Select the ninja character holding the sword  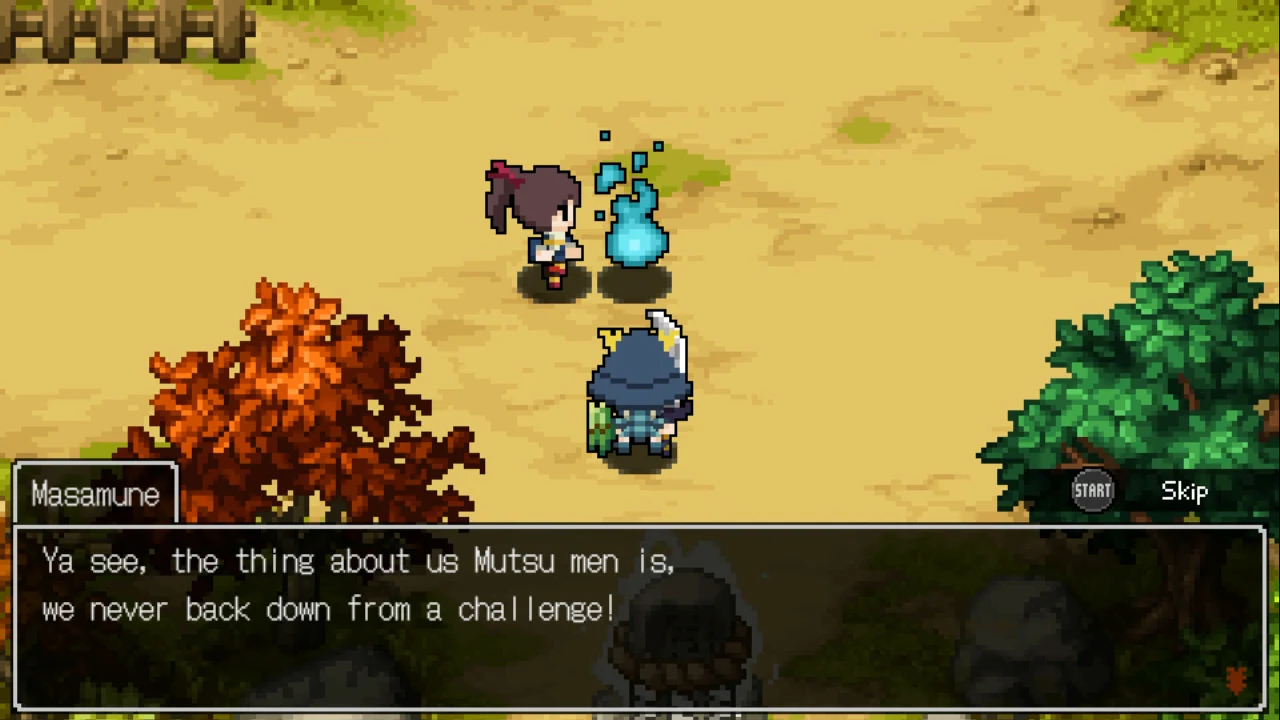point(638,390)
